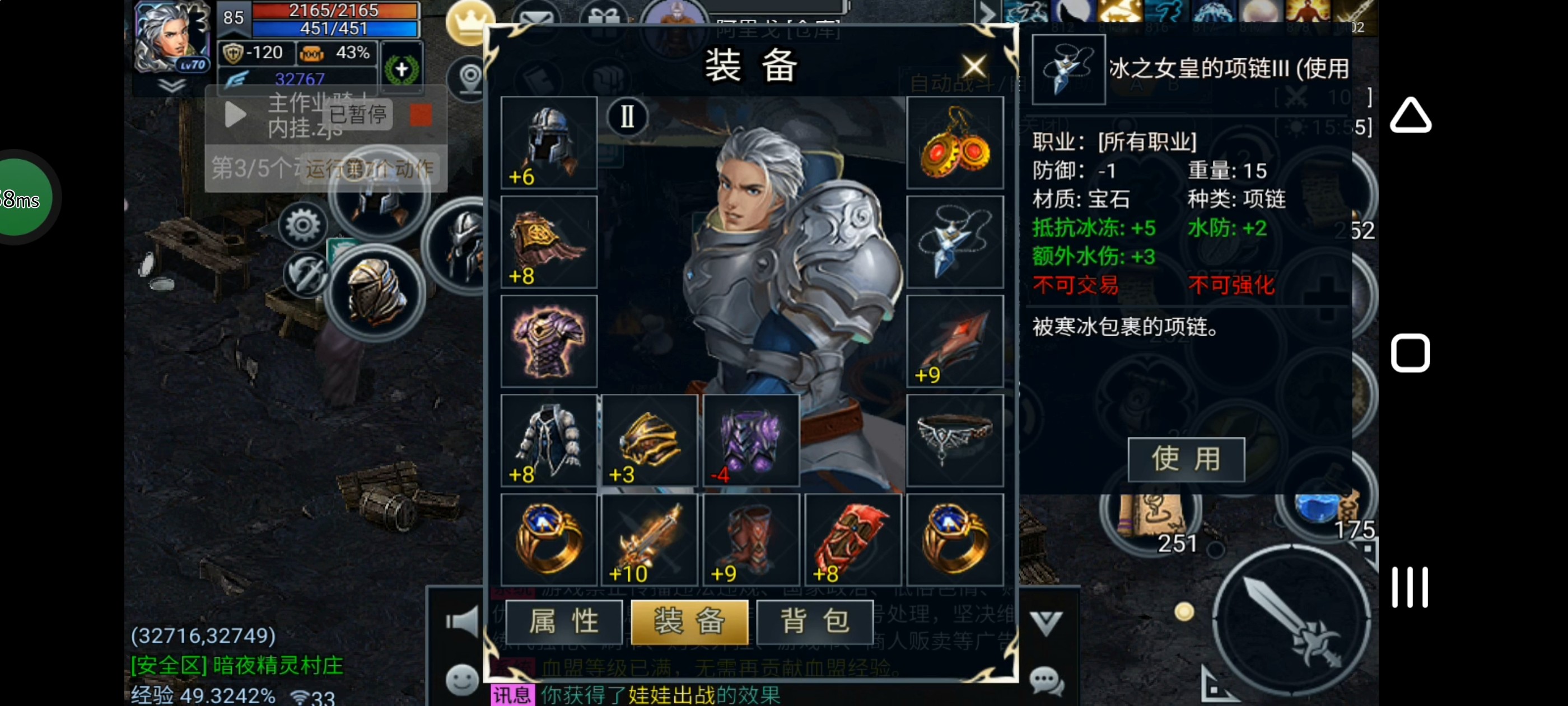The image size is (1568, 706).
Task: Select the ice queen necklace slot
Action: pos(954,242)
